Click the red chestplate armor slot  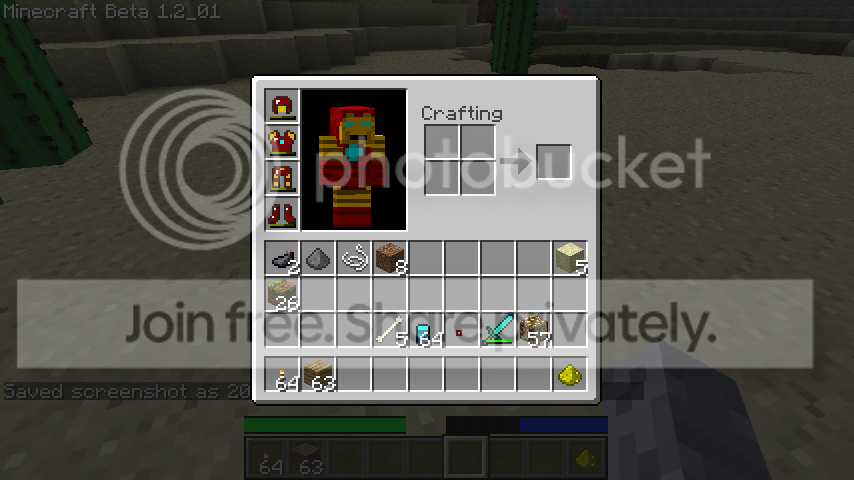282,143
